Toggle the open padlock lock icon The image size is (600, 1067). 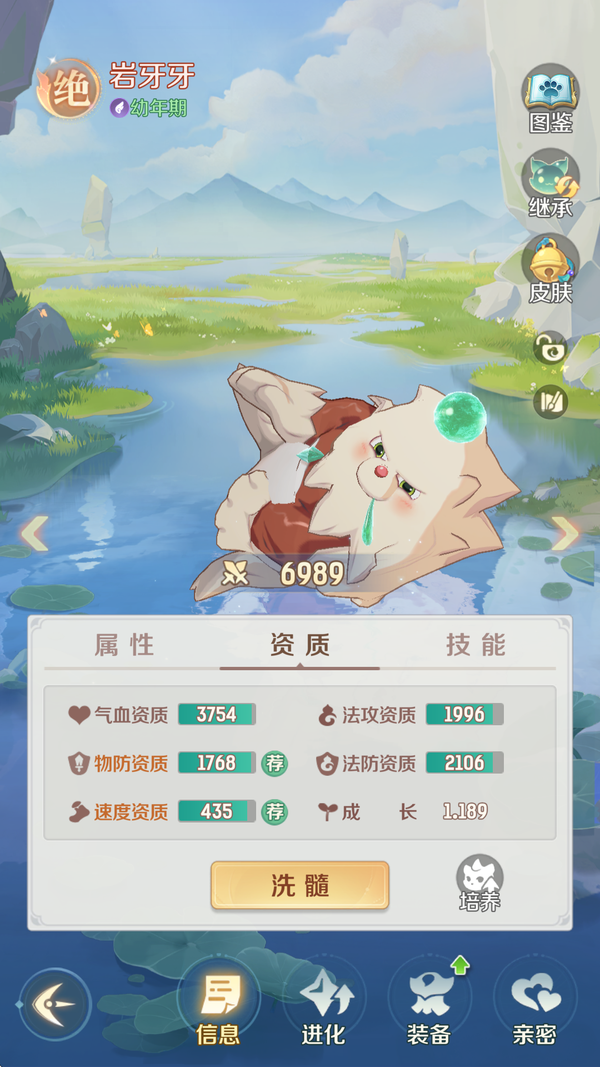(x=550, y=349)
